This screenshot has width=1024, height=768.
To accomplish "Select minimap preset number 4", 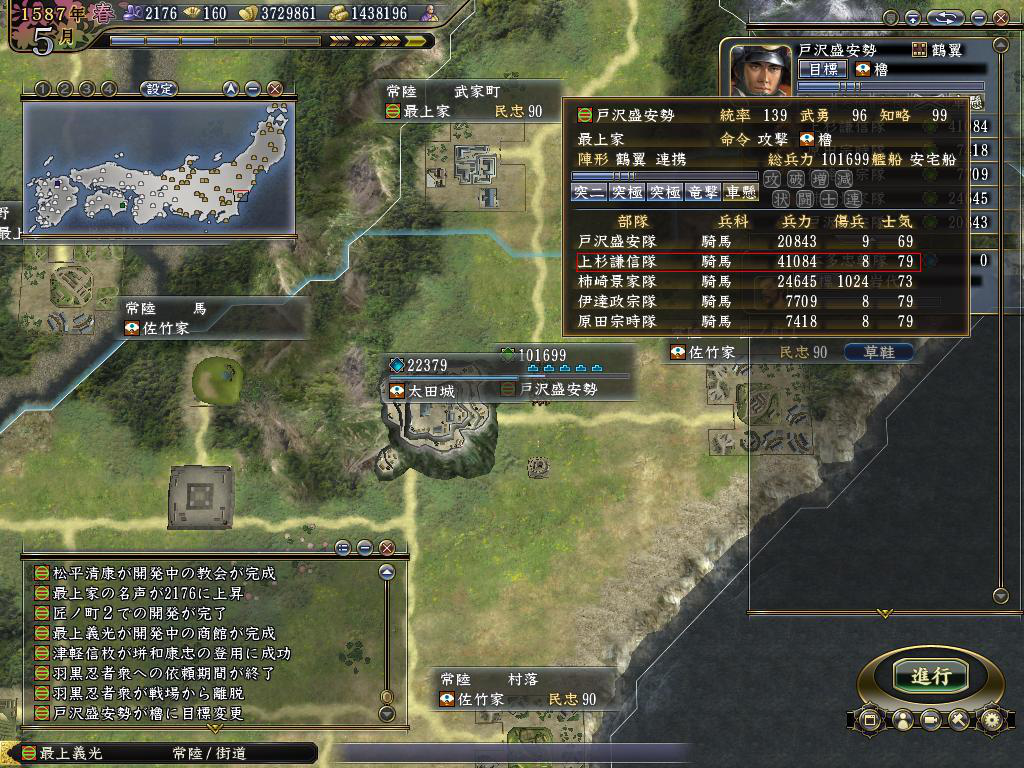I will 109,89.
